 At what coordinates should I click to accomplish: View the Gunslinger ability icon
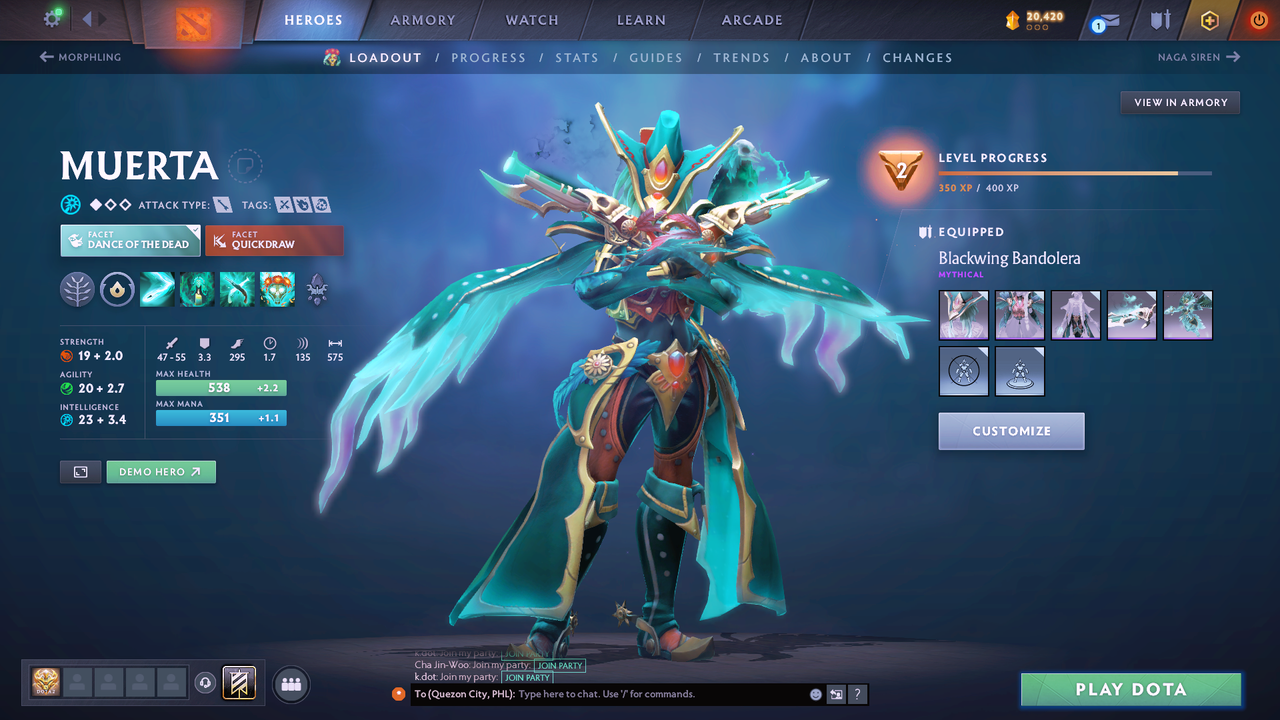[x=236, y=289]
